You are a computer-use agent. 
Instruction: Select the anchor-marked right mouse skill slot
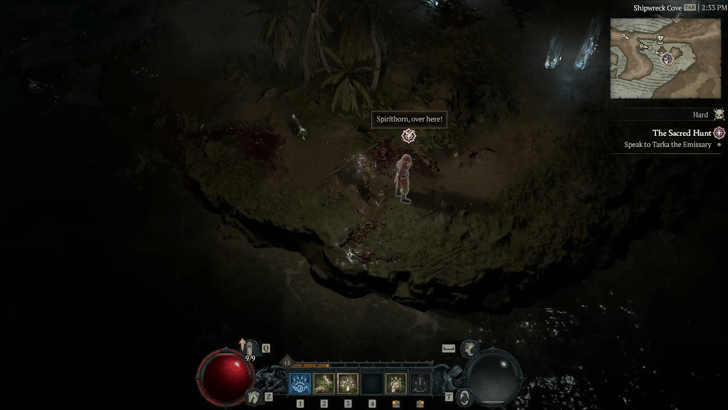[x=420, y=382]
